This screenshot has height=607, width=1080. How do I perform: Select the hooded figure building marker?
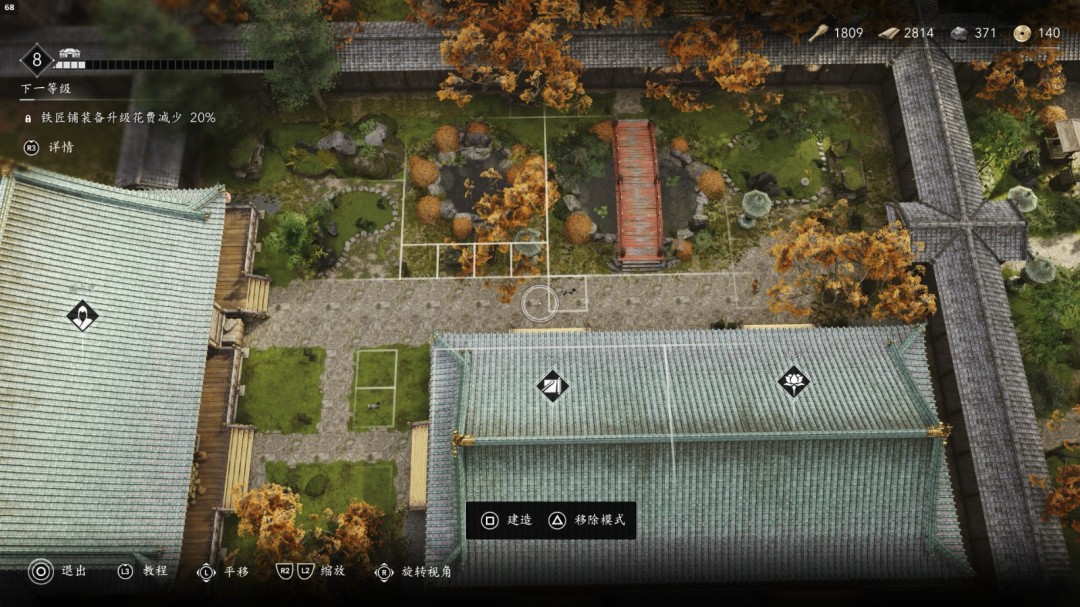click(x=82, y=316)
